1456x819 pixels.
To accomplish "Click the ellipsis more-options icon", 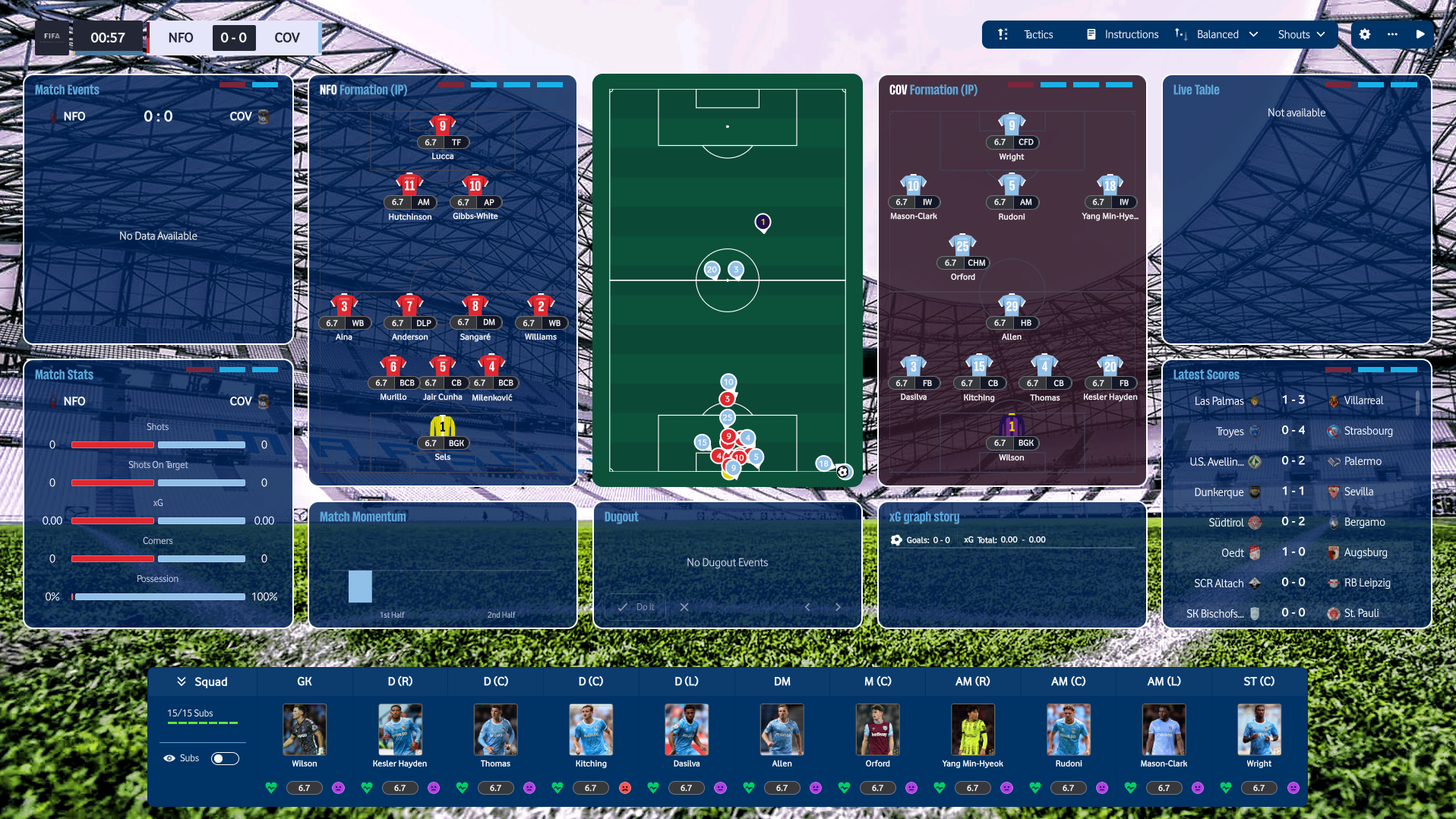I will [1393, 34].
